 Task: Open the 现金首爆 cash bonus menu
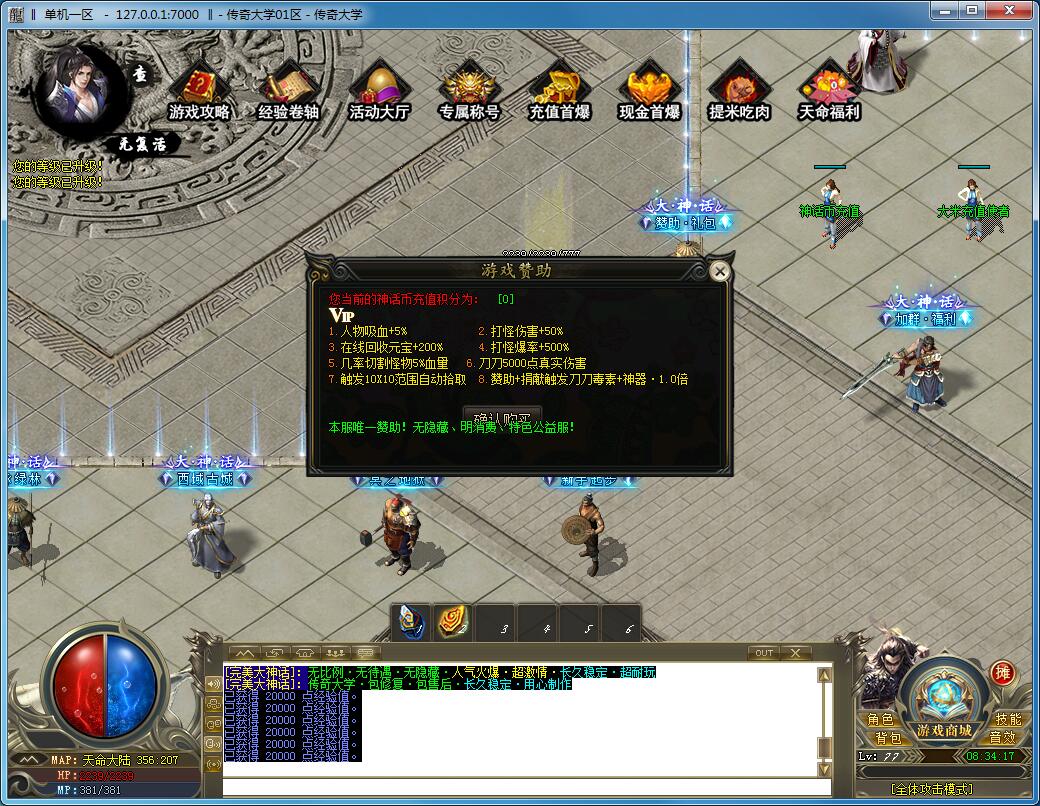coord(649,92)
